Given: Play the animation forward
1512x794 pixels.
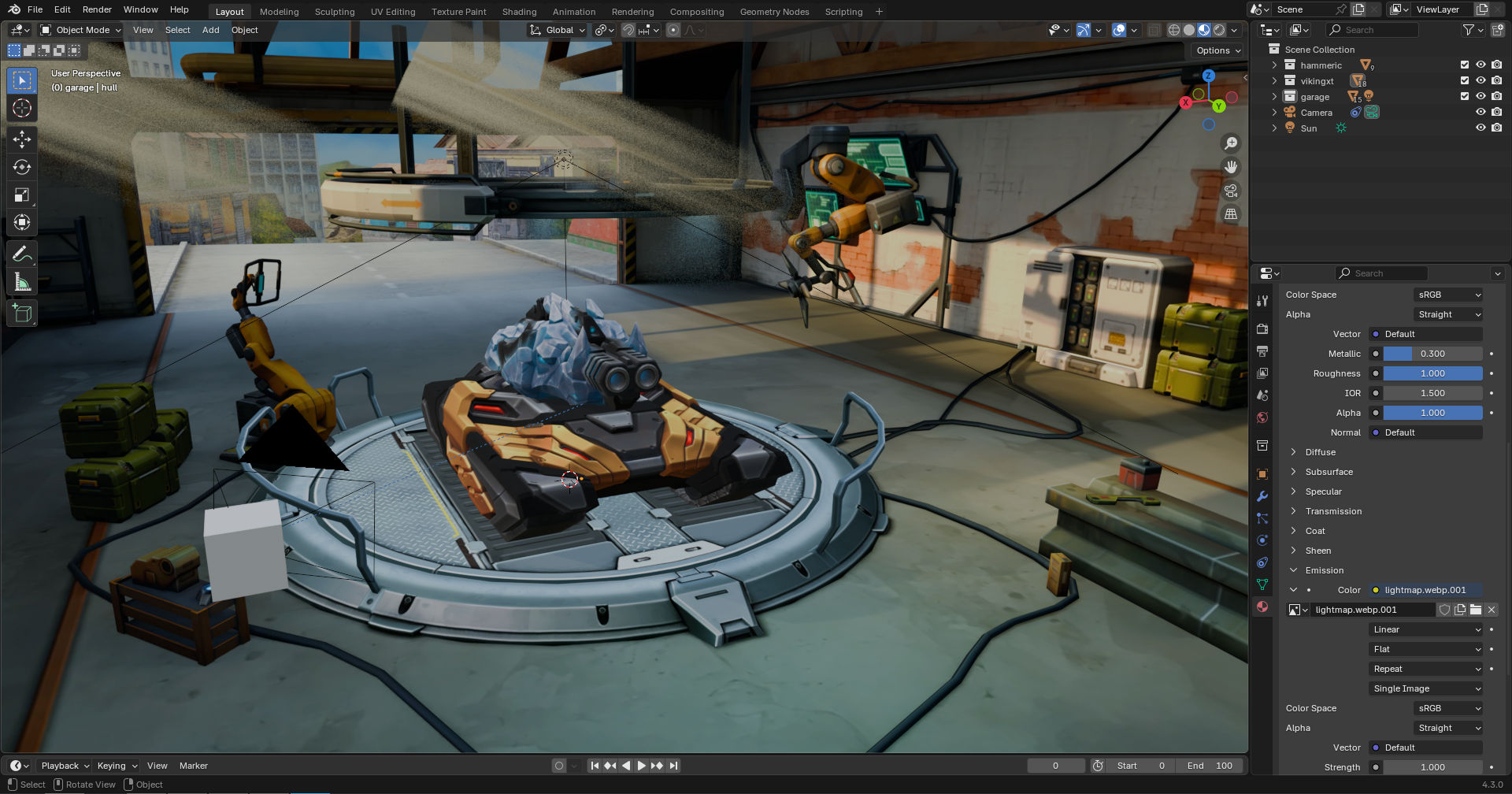Looking at the screenshot, I should [641, 766].
